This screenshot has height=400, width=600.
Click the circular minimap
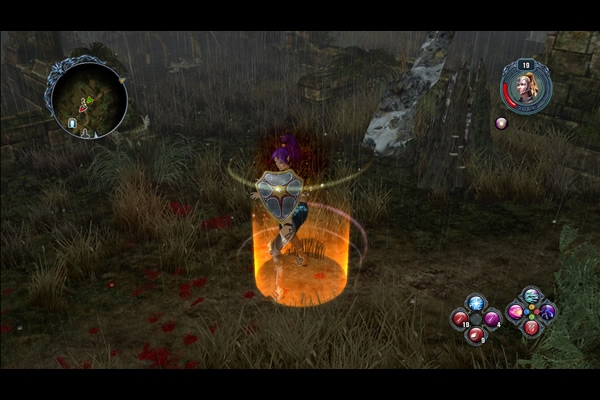(x=89, y=96)
